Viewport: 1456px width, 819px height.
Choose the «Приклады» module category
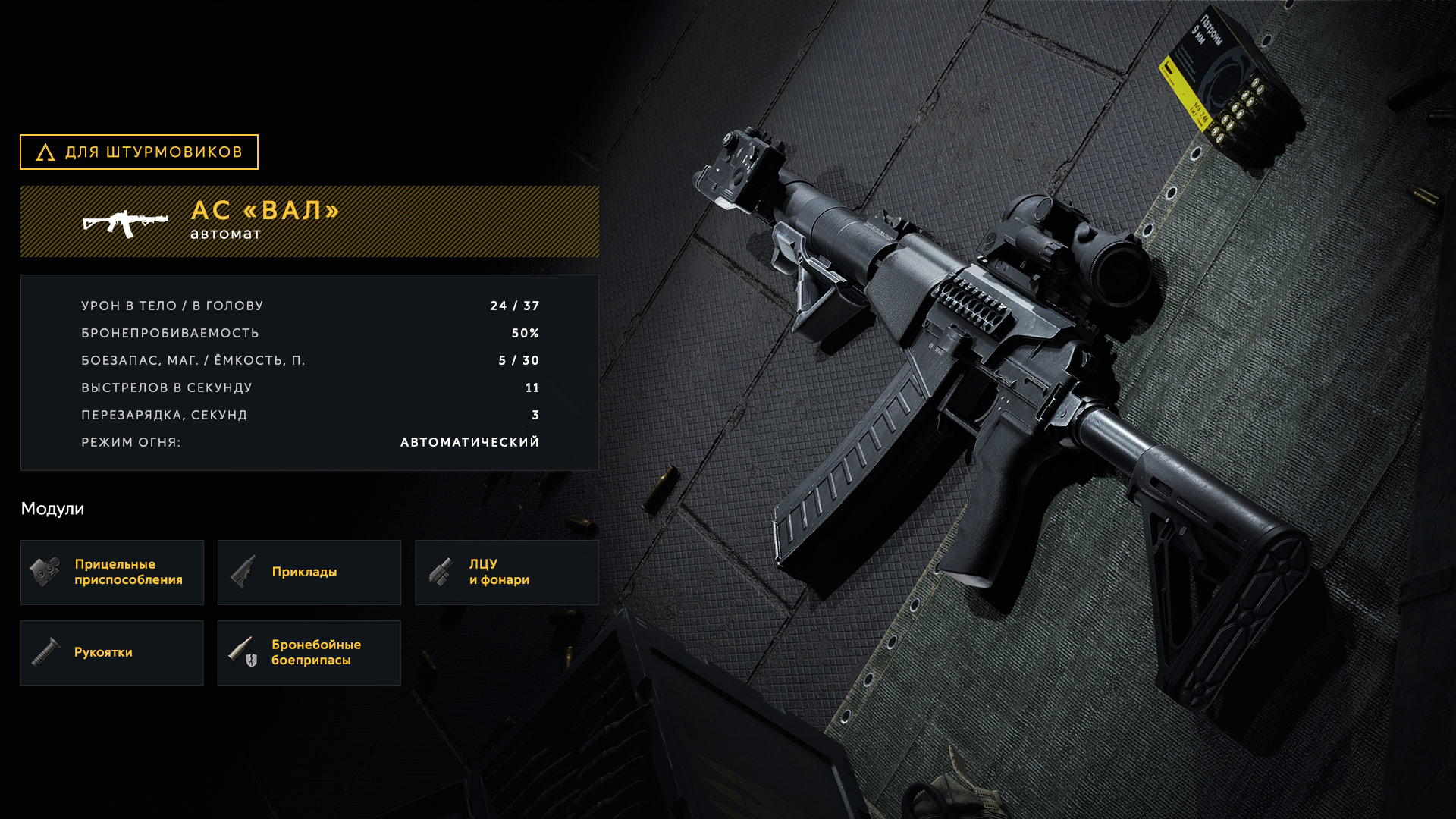(309, 573)
